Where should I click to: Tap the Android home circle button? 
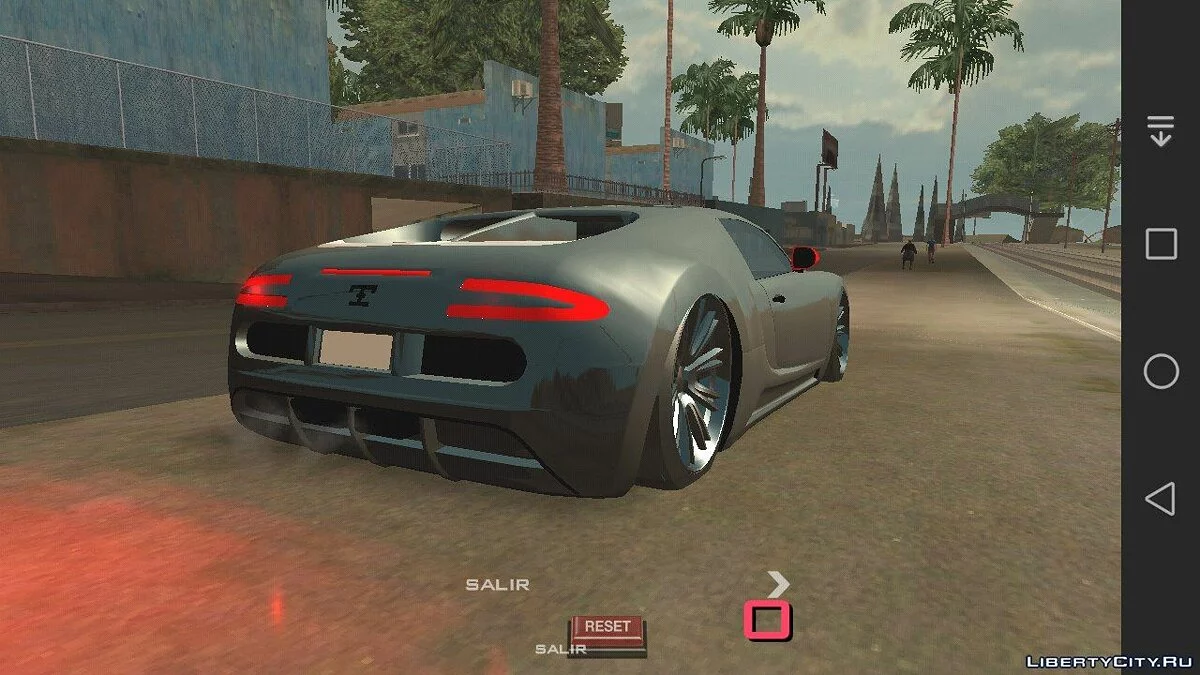tap(1161, 372)
